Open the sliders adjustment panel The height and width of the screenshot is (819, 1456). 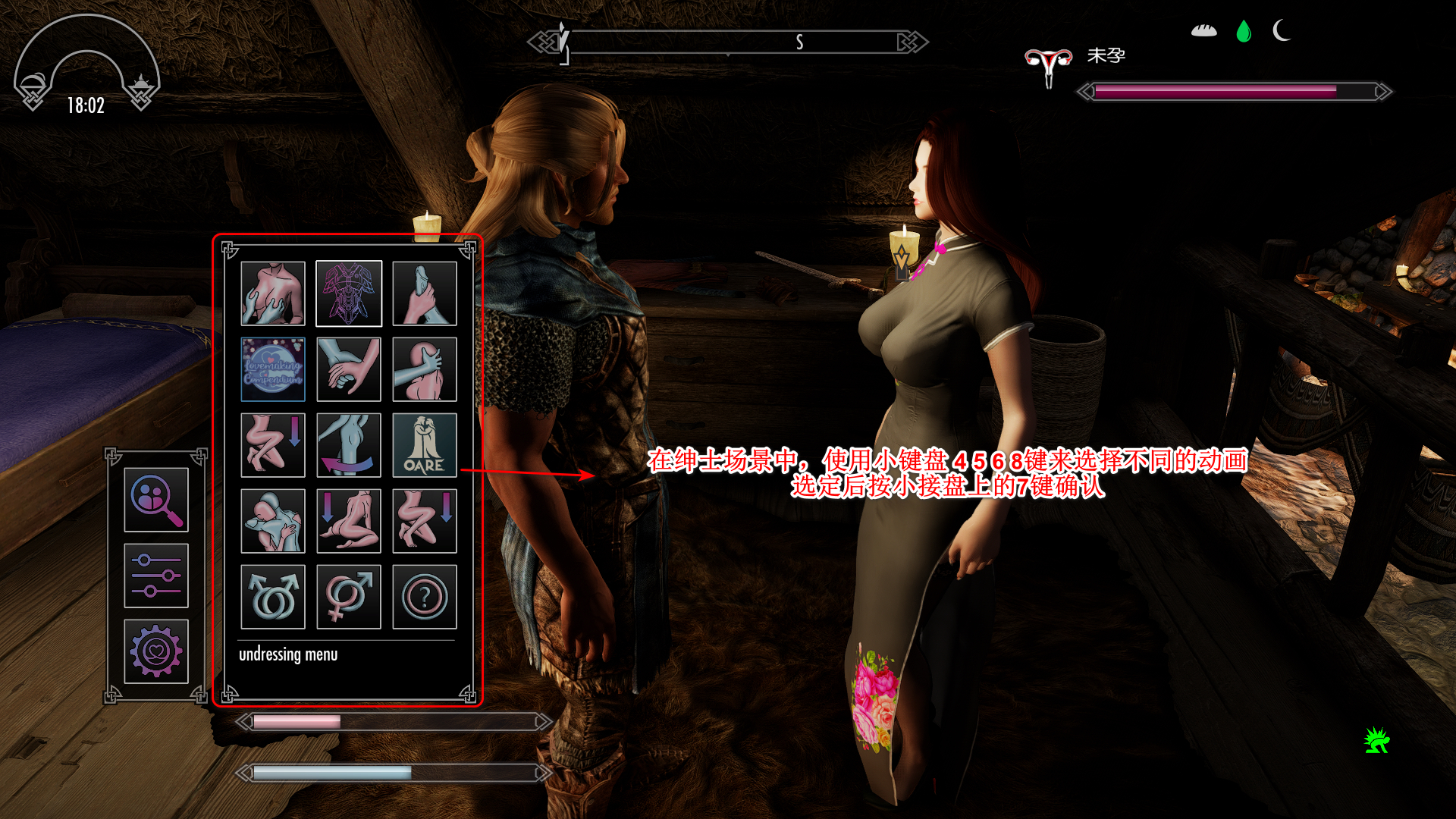point(156,576)
